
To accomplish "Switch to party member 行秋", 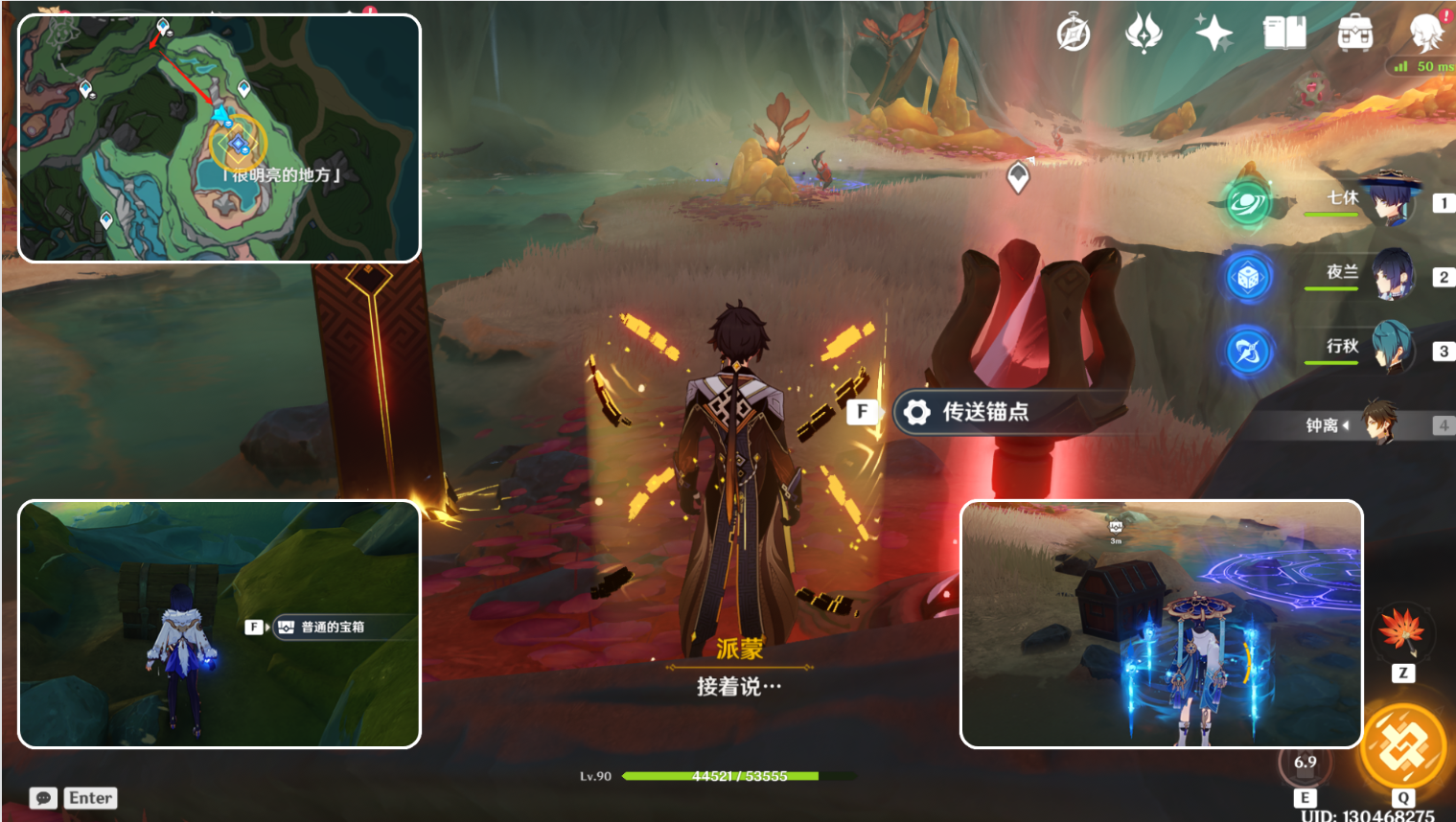I will point(1390,350).
